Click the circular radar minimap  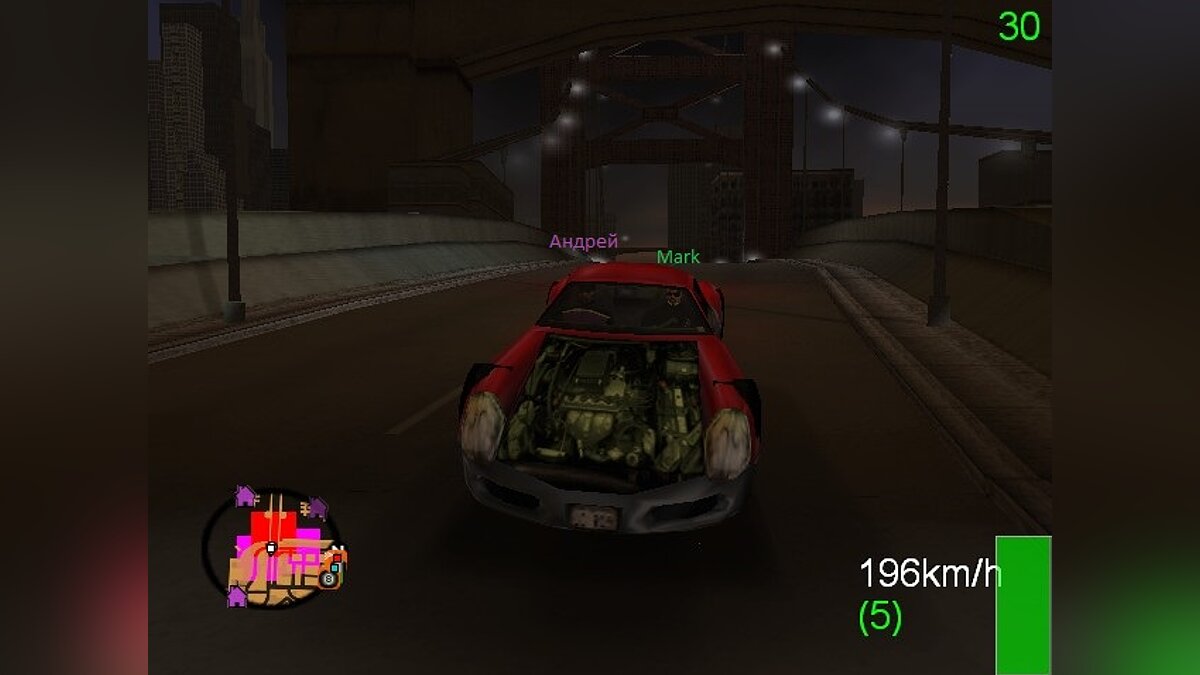(272, 548)
